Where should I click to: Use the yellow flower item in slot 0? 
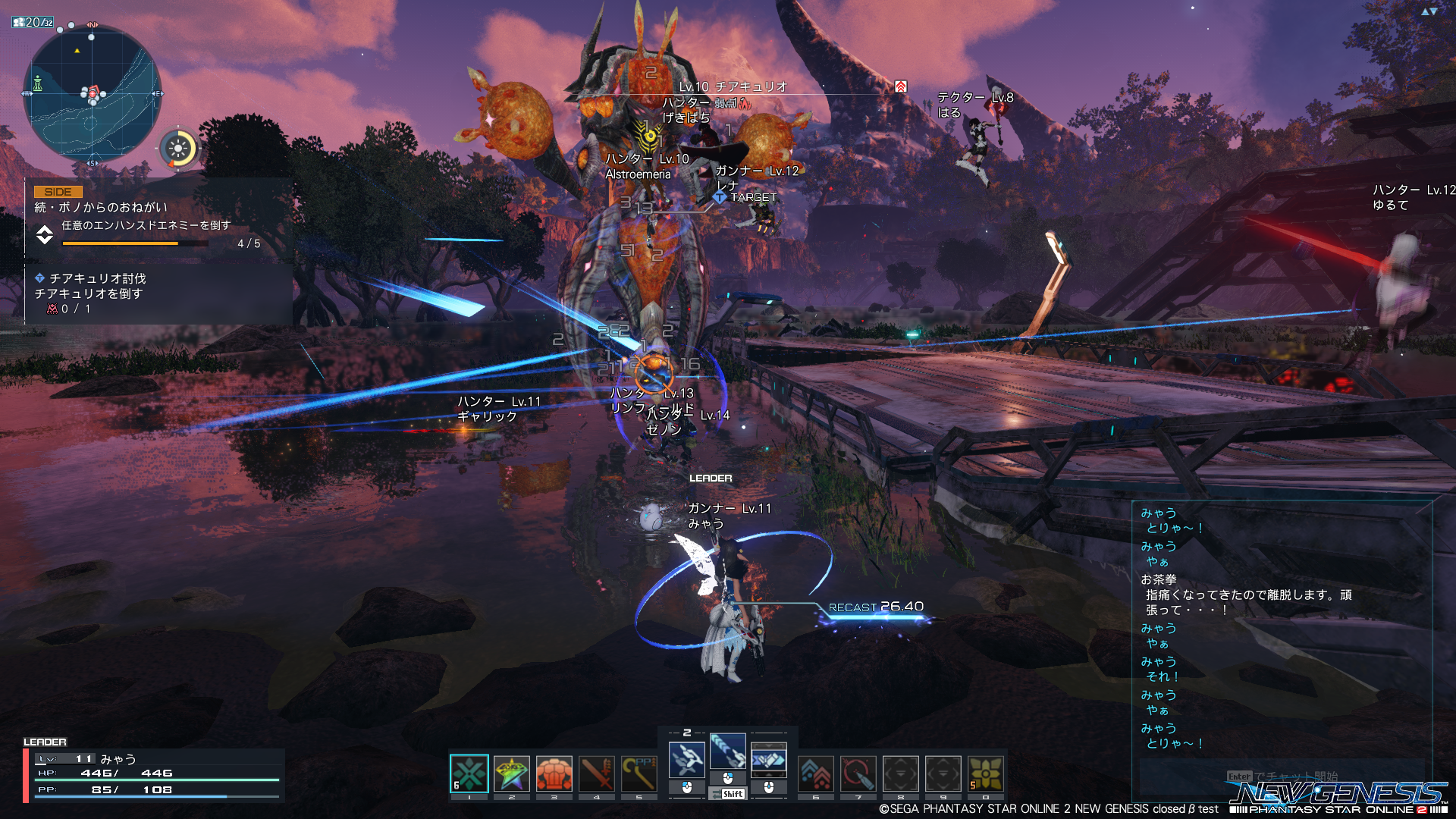[x=986, y=774]
